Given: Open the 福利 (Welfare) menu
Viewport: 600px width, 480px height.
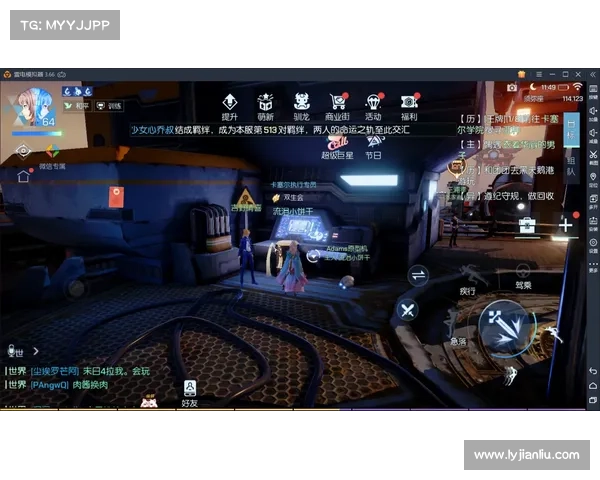Looking at the screenshot, I should click(x=408, y=102).
